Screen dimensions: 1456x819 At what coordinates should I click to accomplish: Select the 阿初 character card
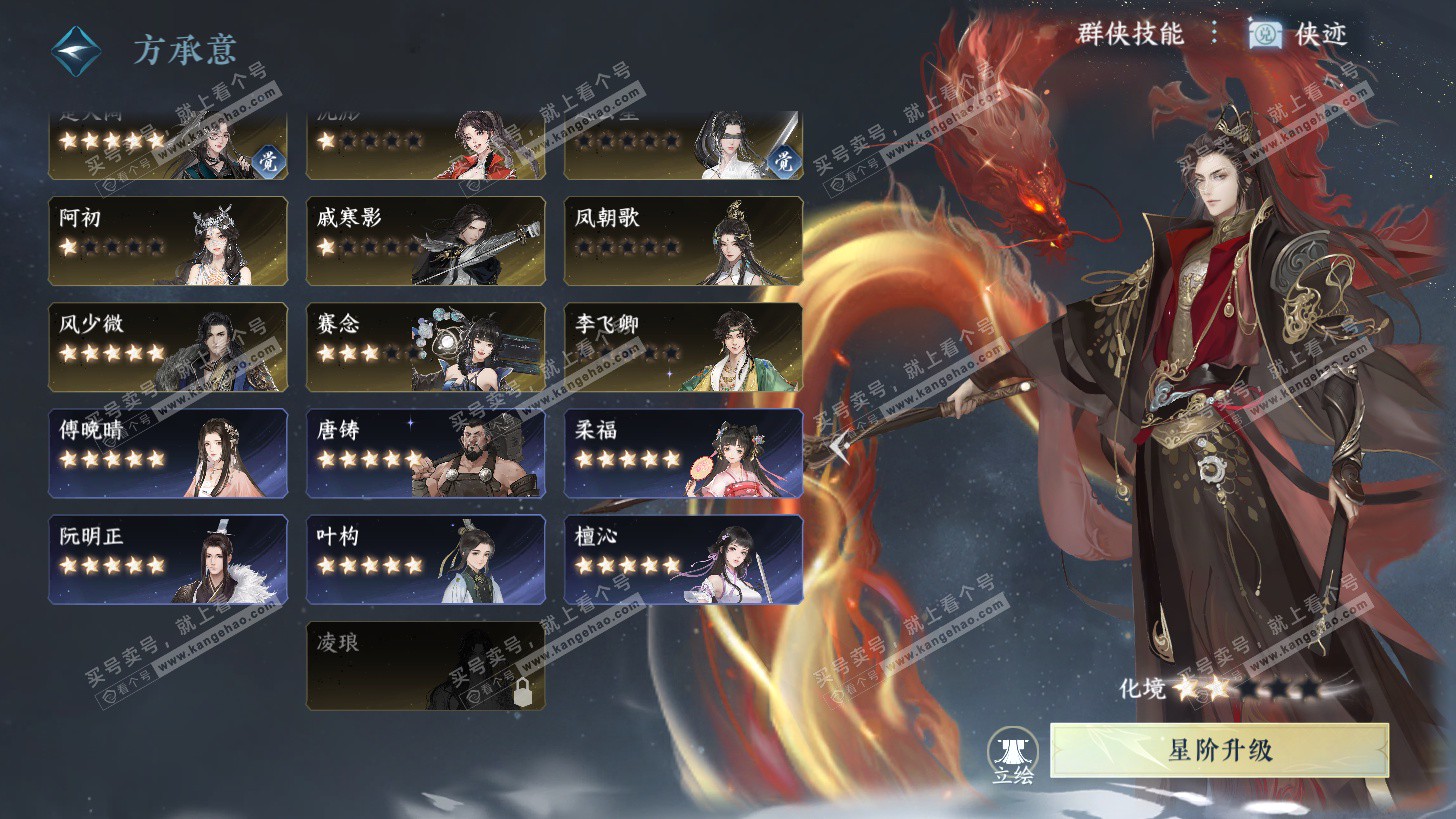point(168,241)
